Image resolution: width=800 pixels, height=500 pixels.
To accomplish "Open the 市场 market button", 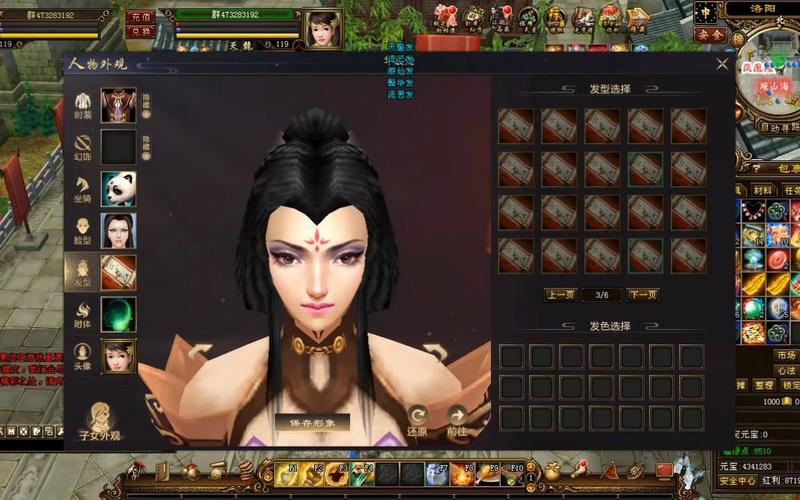I will [x=785, y=356].
